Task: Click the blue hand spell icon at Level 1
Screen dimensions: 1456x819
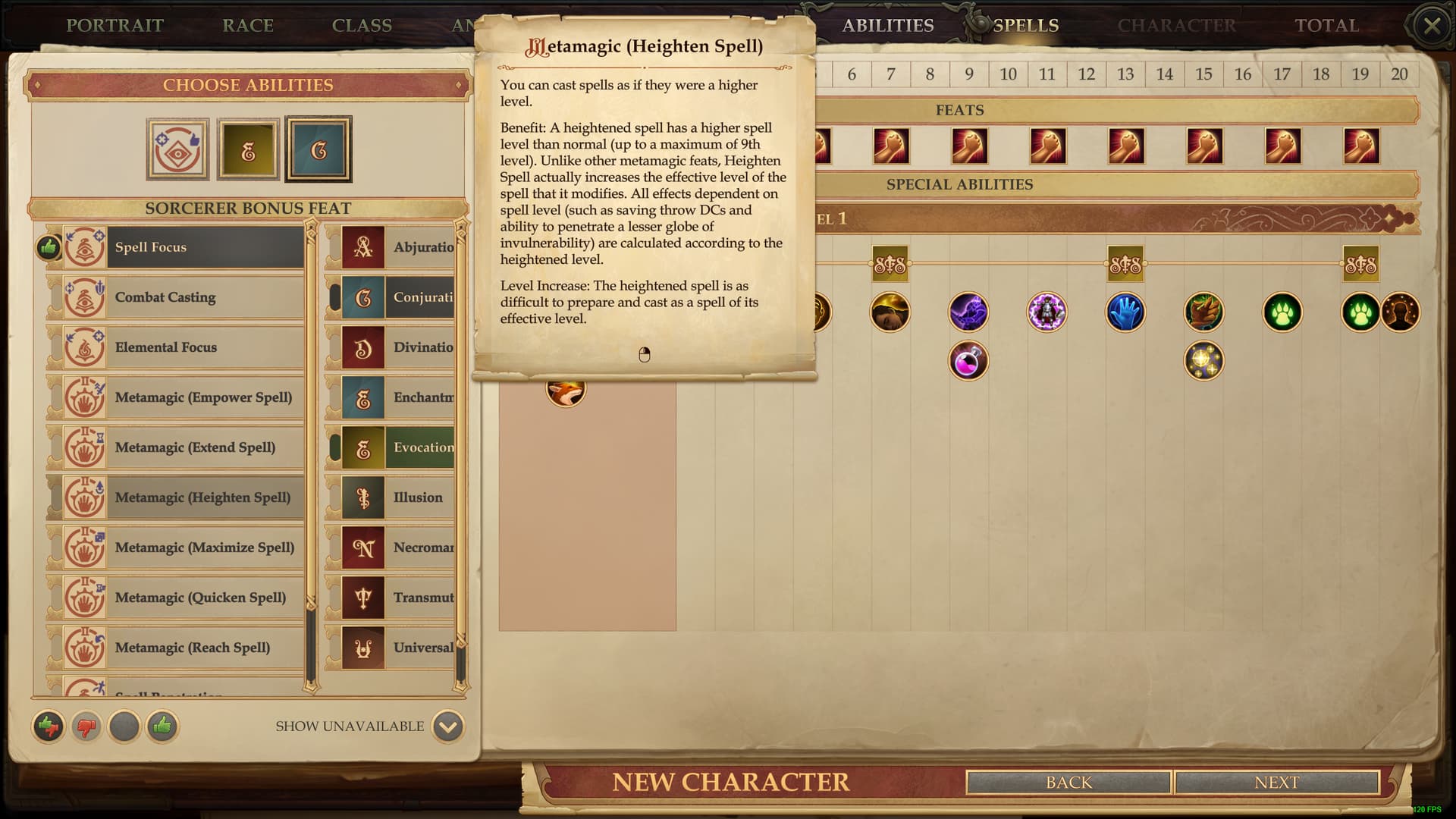Action: 1125,312
